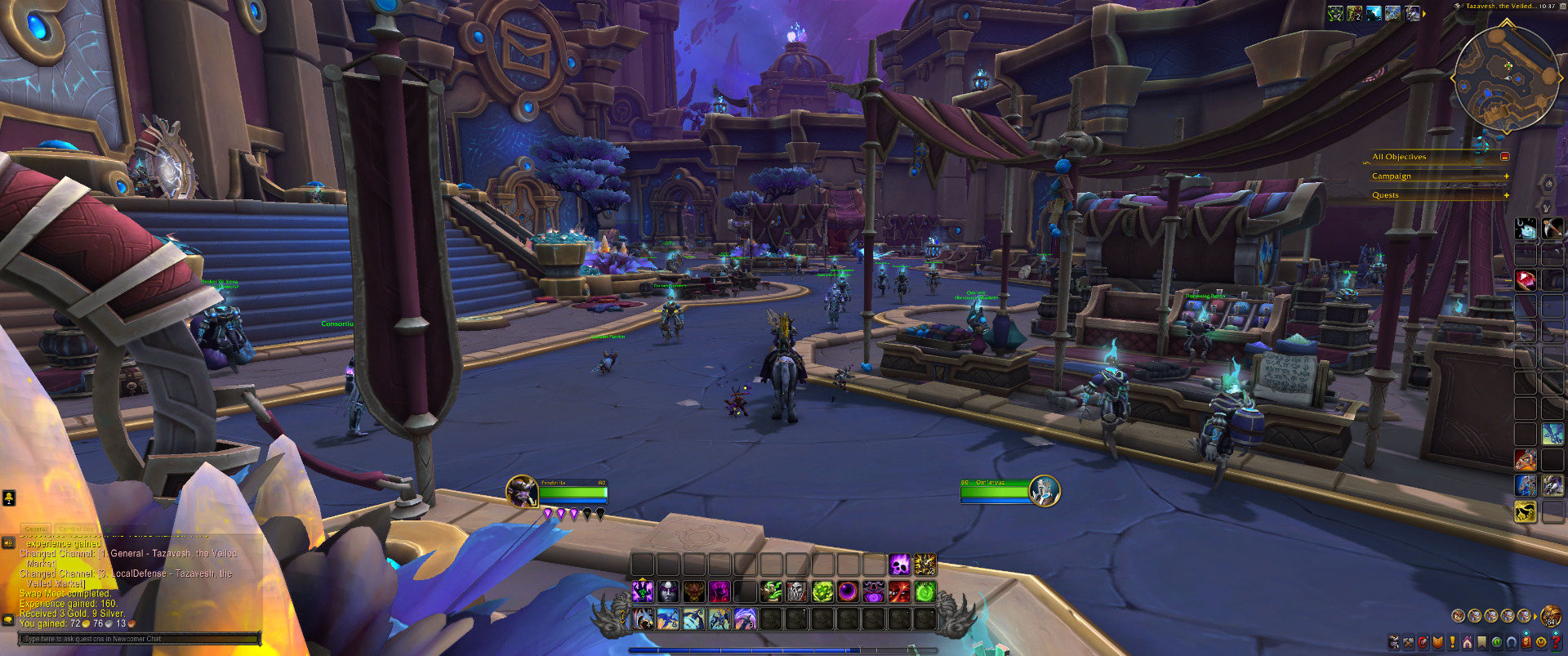Use the red gem side bar item
This screenshot has width=1568, height=656.
(x=1526, y=280)
